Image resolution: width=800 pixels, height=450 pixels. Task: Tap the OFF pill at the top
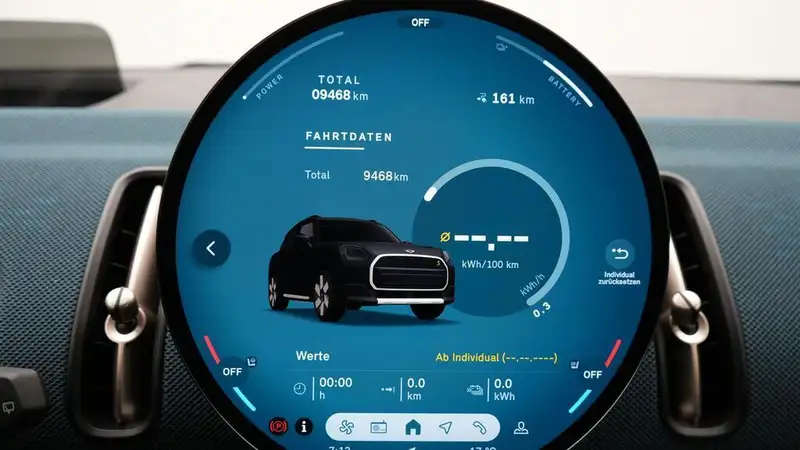[x=420, y=22]
